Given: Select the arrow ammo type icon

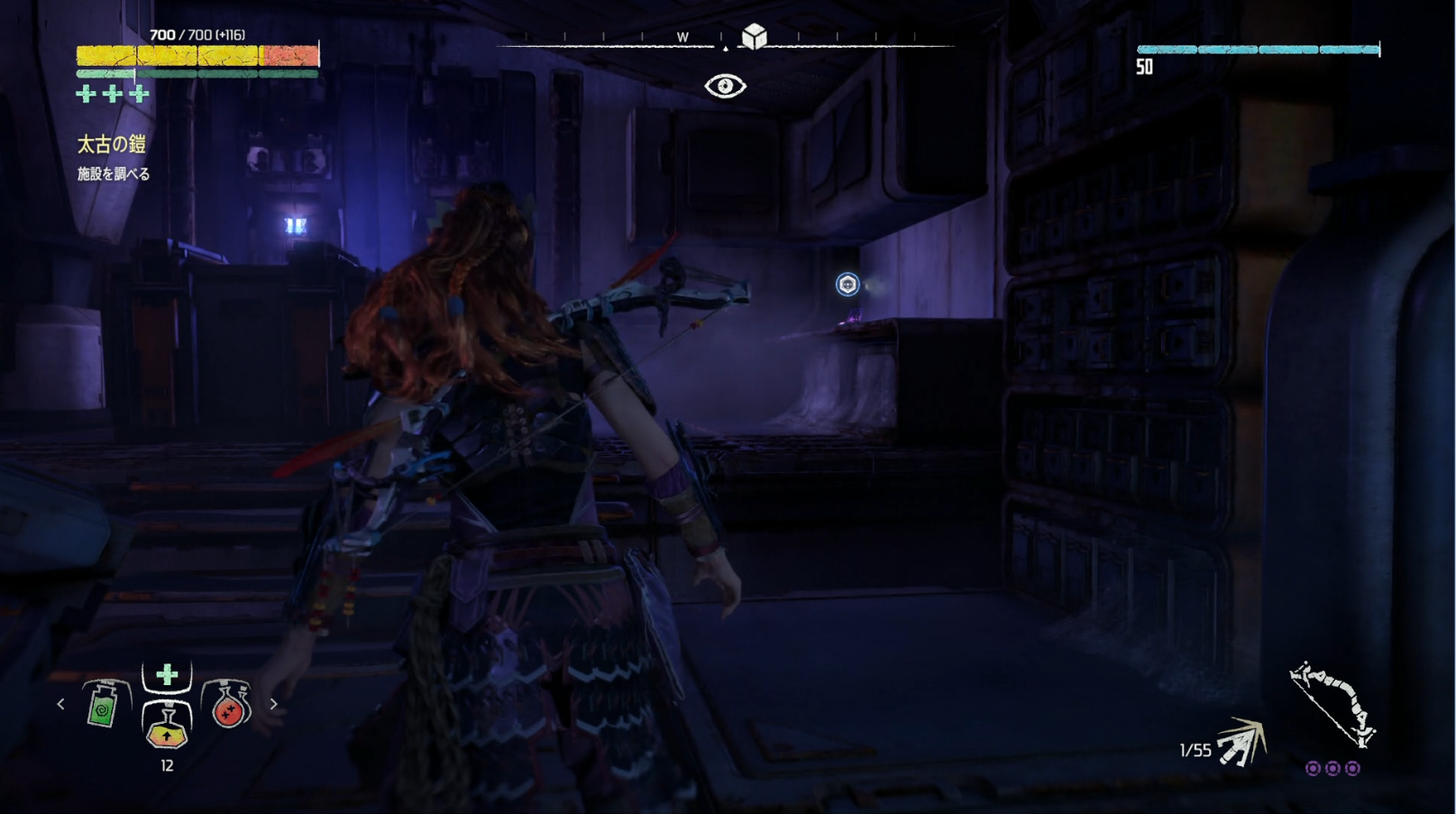Looking at the screenshot, I should click(x=1242, y=743).
